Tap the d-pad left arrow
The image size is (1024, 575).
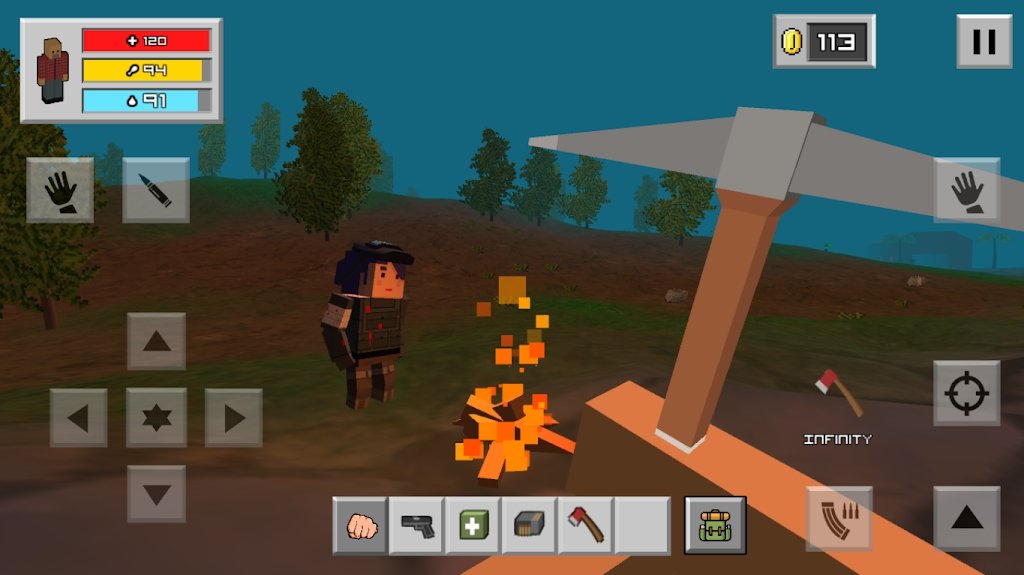click(79, 418)
